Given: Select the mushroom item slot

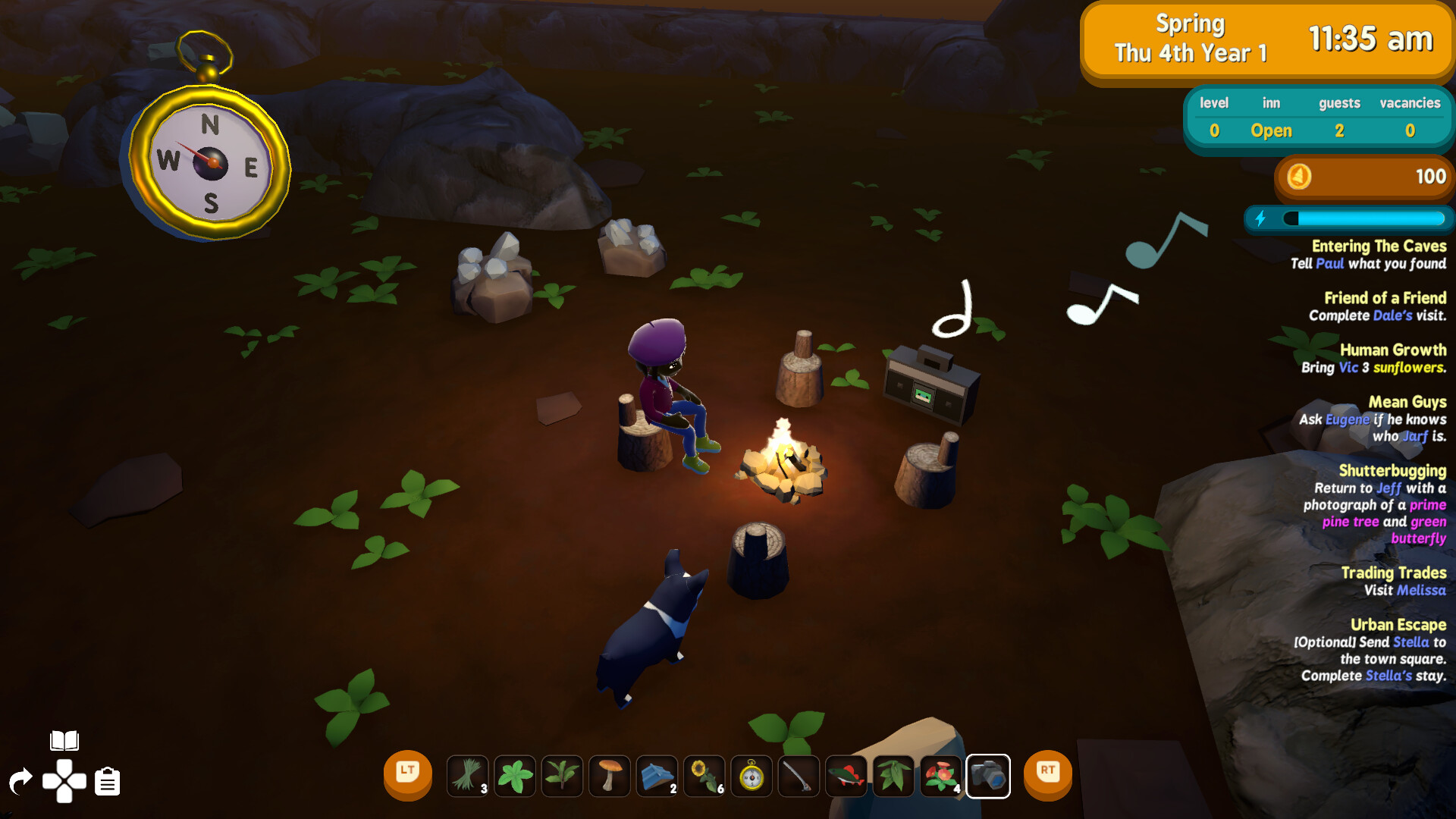Looking at the screenshot, I should click(610, 777).
